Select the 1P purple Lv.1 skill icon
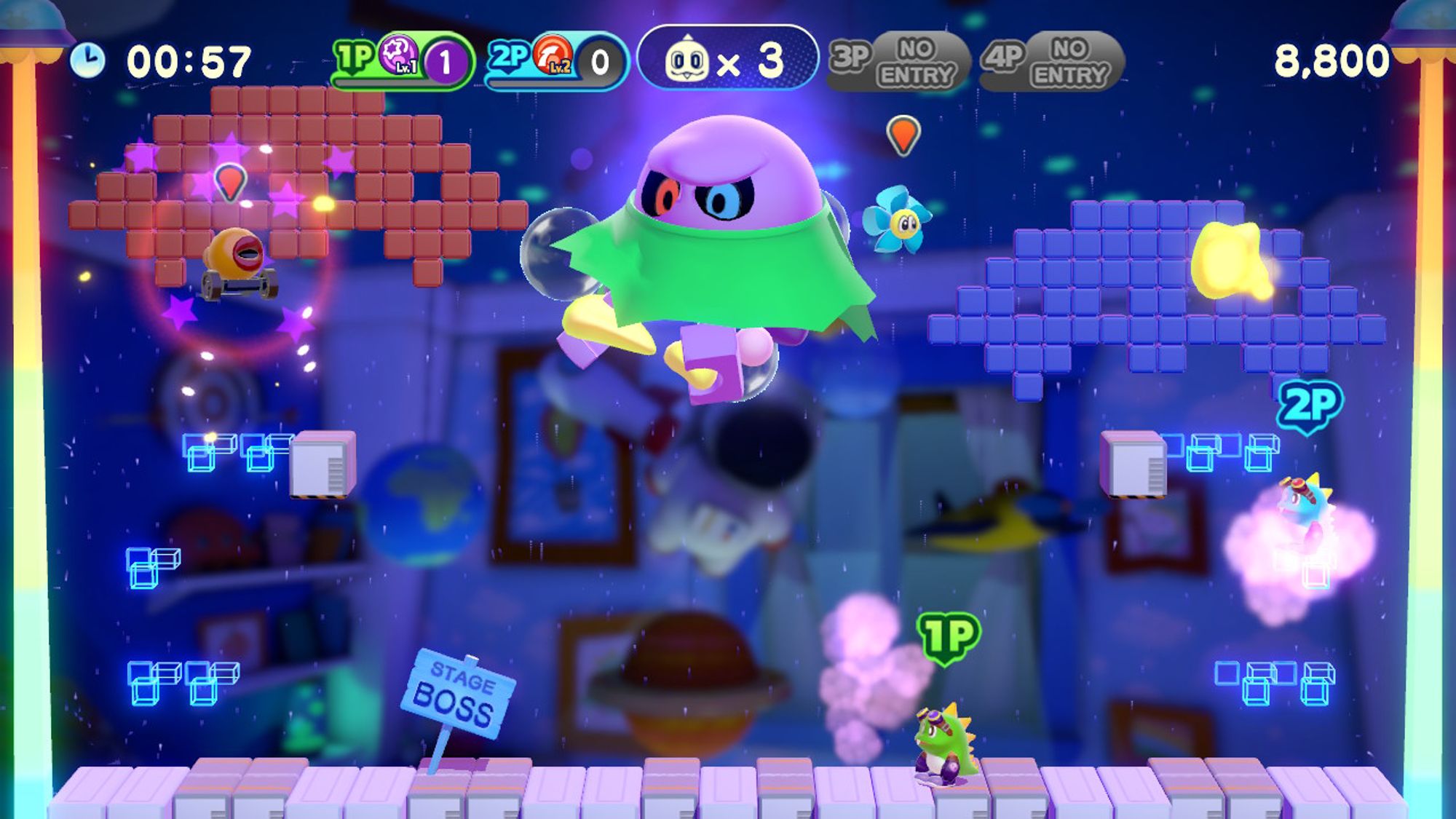This screenshot has height=819, width=1456. click(398, 55)
